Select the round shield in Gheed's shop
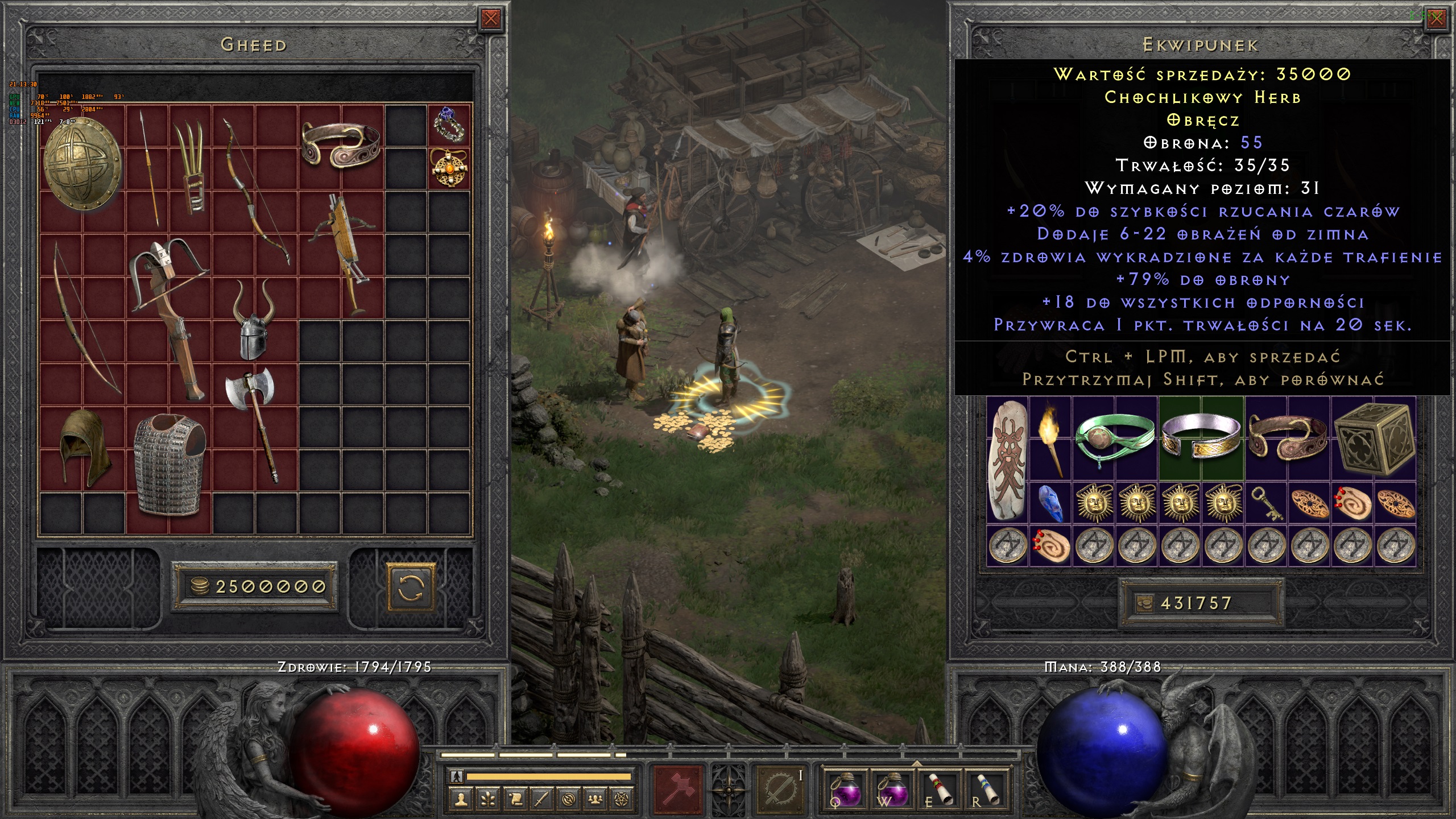The height and width of the screenshot is (819, 1456). 82,164
